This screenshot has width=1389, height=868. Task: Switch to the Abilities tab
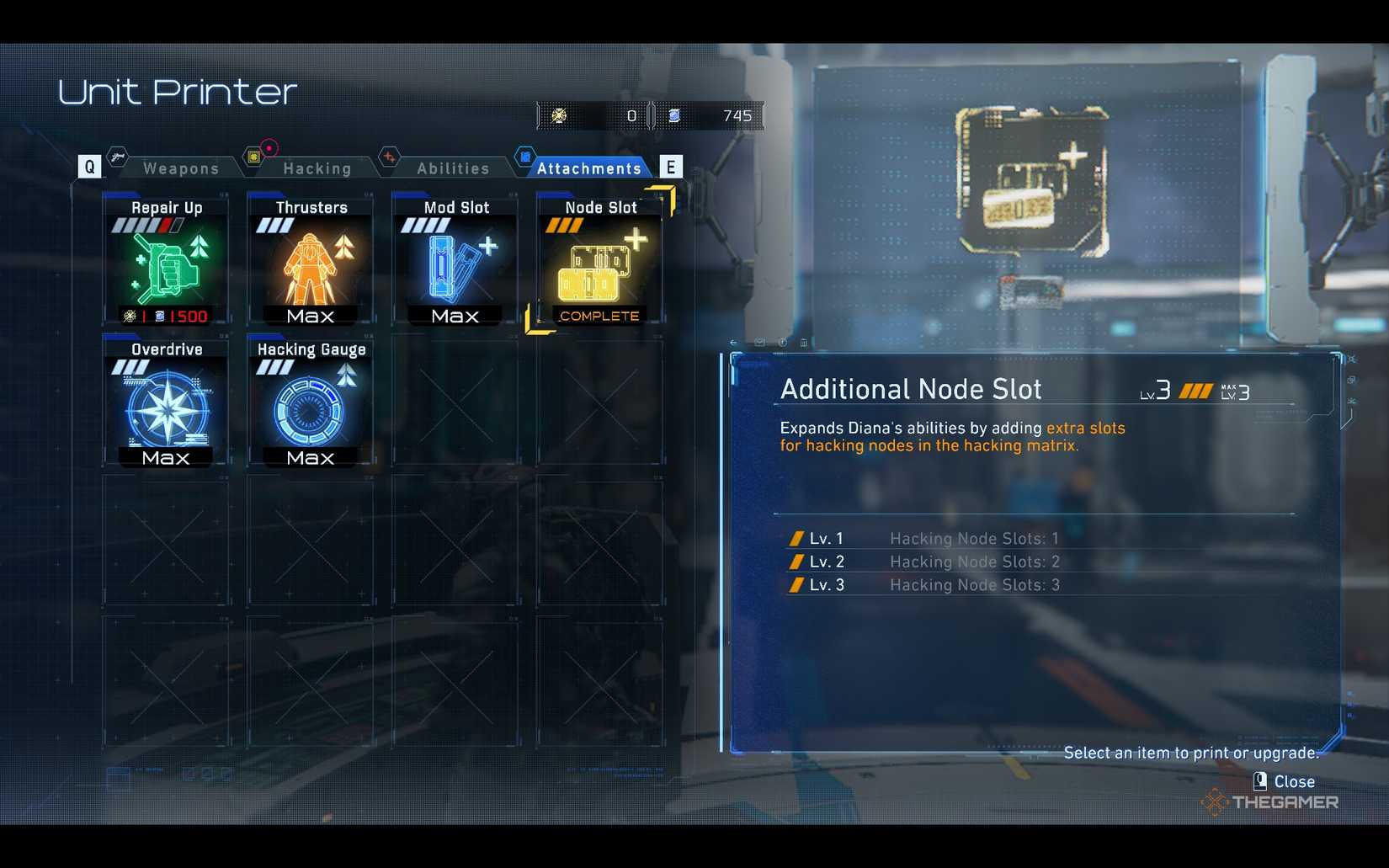pyautogui.click(x=453, y=168)
